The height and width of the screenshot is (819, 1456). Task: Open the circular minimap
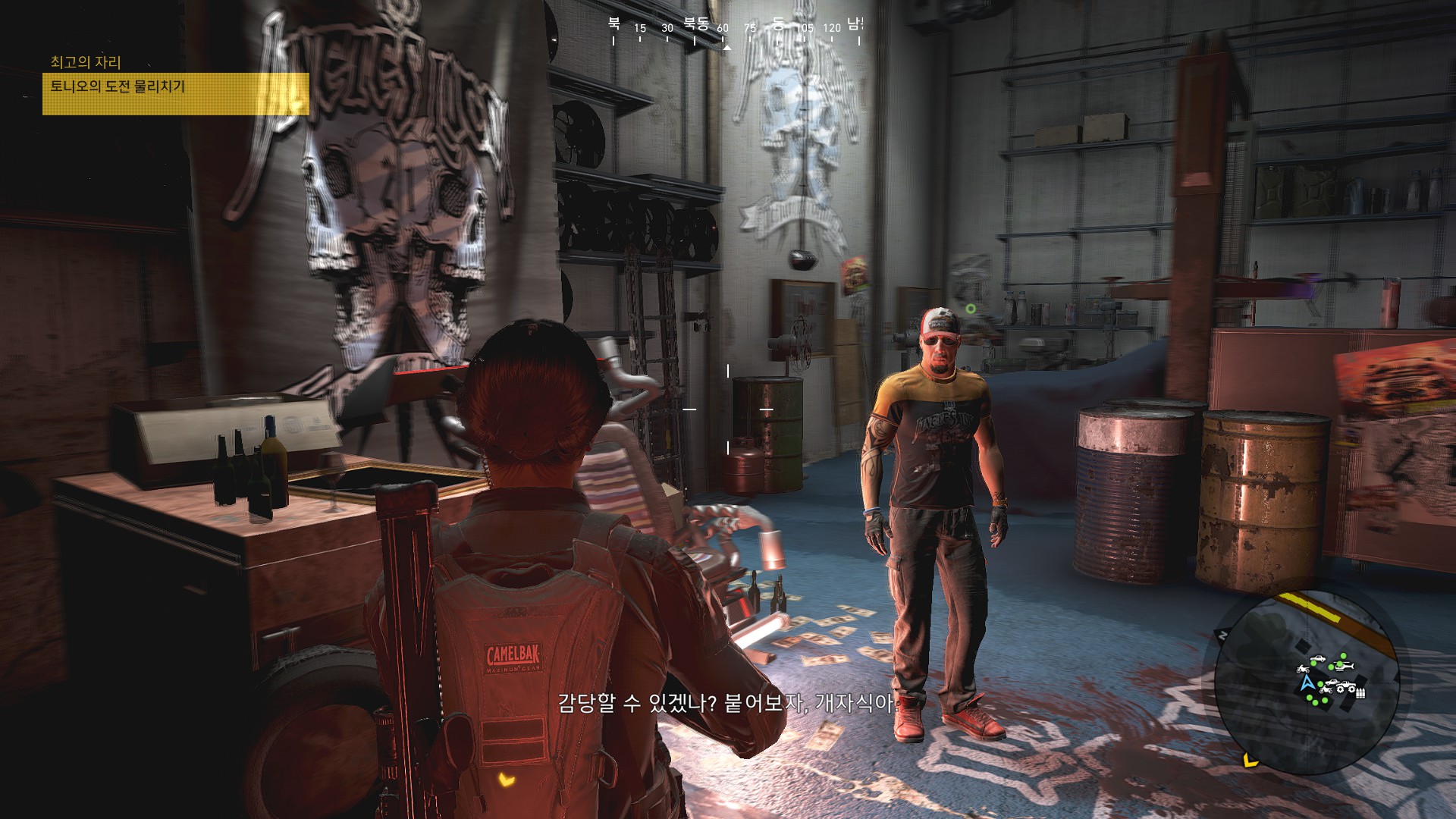(1307, 682)
